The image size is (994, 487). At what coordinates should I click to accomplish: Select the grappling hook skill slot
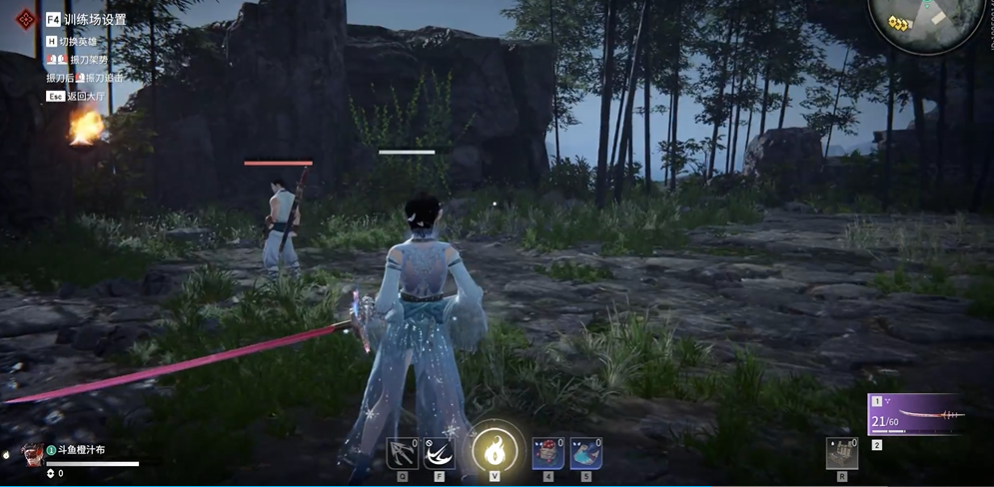tap(402, 453)
